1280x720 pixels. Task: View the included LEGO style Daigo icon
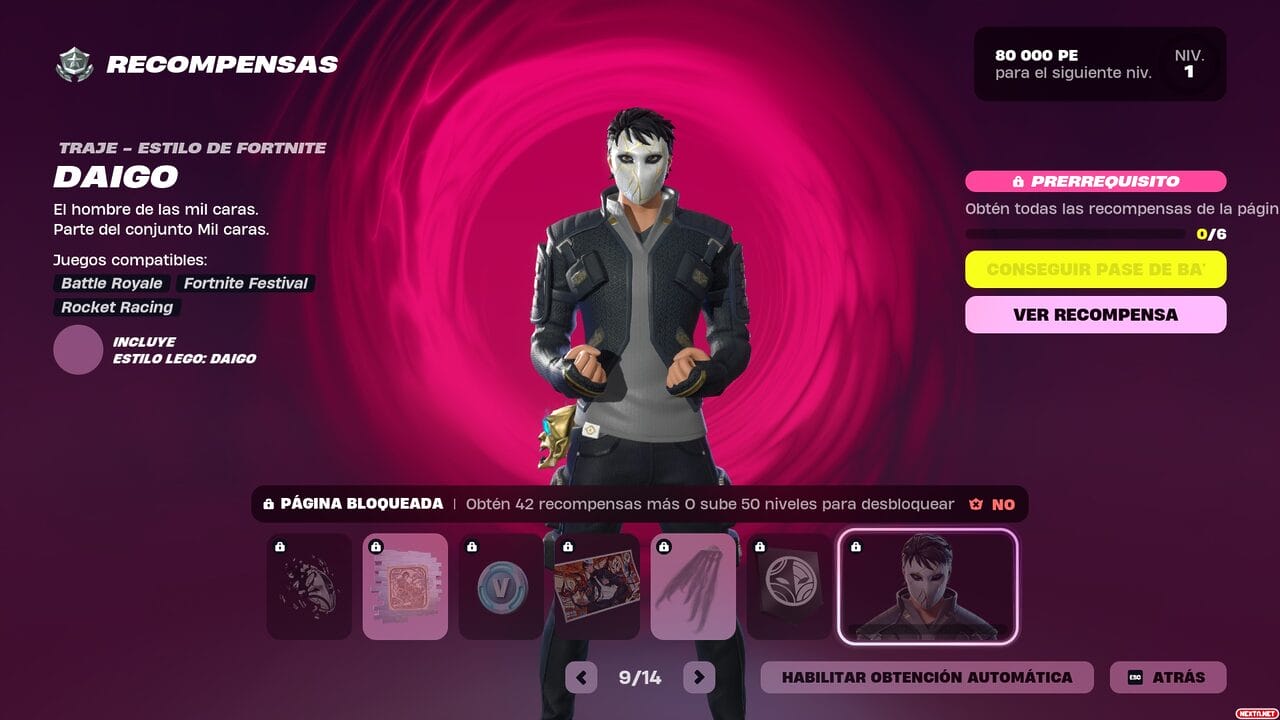click(x=78, y=350)
